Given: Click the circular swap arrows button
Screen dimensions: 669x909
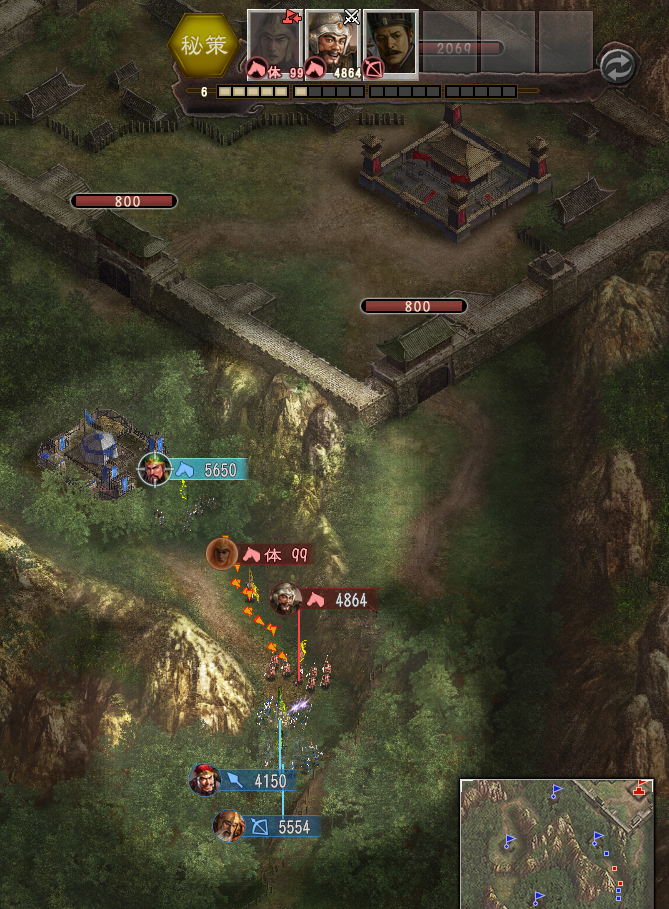Looking at the screenshot, I should 617,66.
